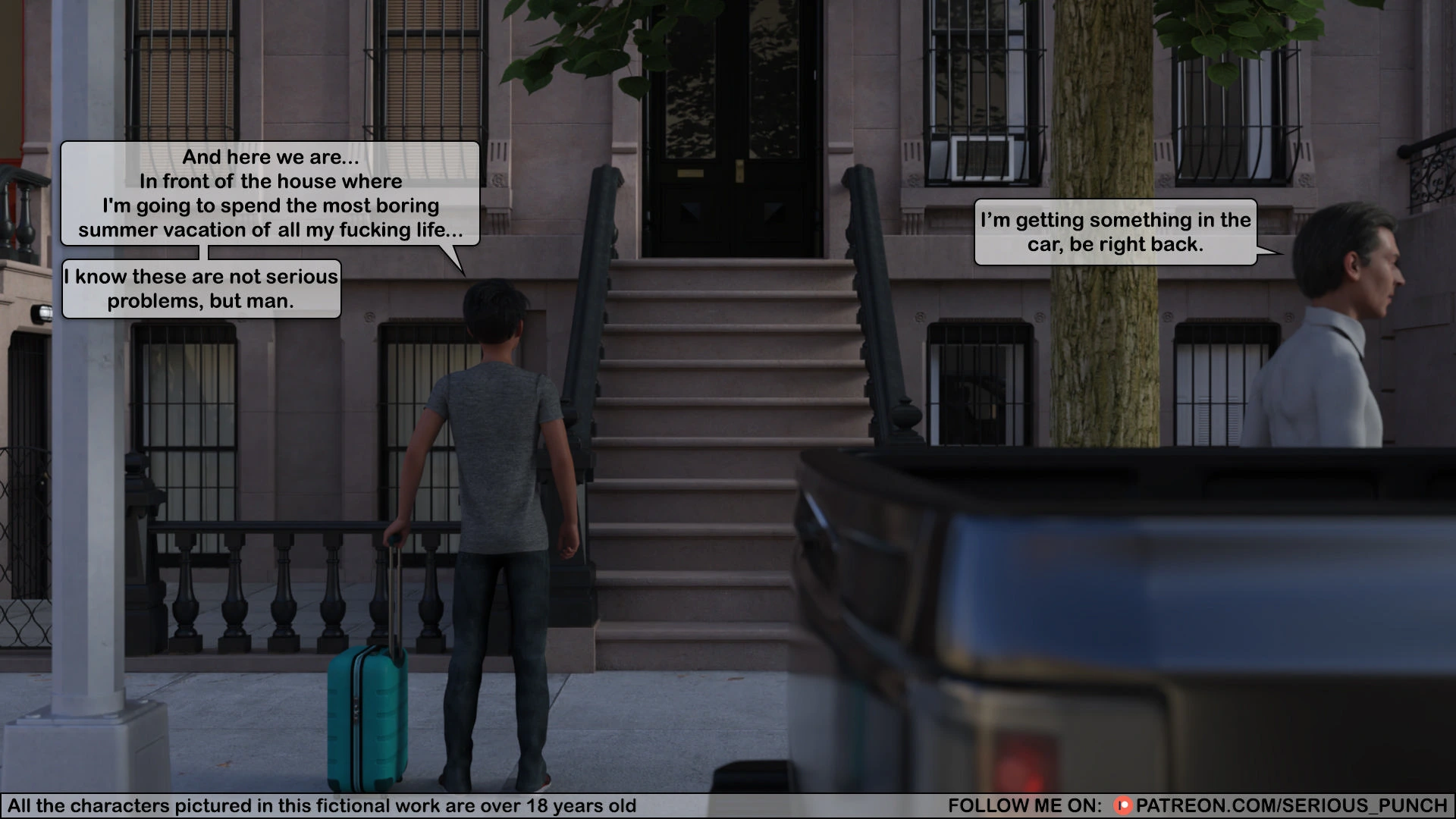Open the Patreon.com/Serious_Punch link
This screenshot has width=1456, height=819.
pyautogui.click(x=1291, y=805)
